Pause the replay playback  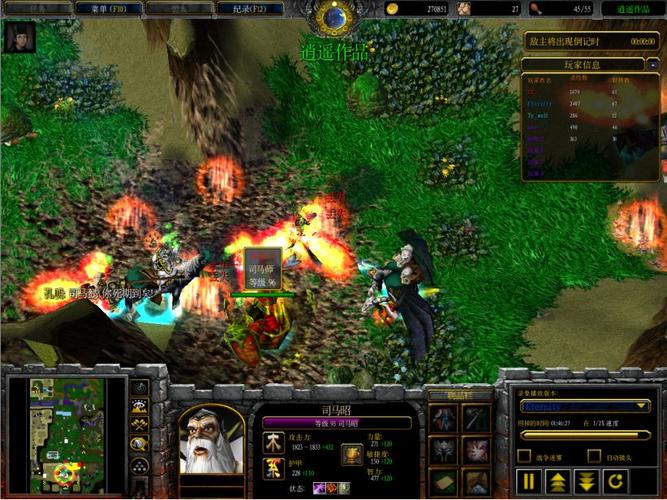(x=530, y=482)
